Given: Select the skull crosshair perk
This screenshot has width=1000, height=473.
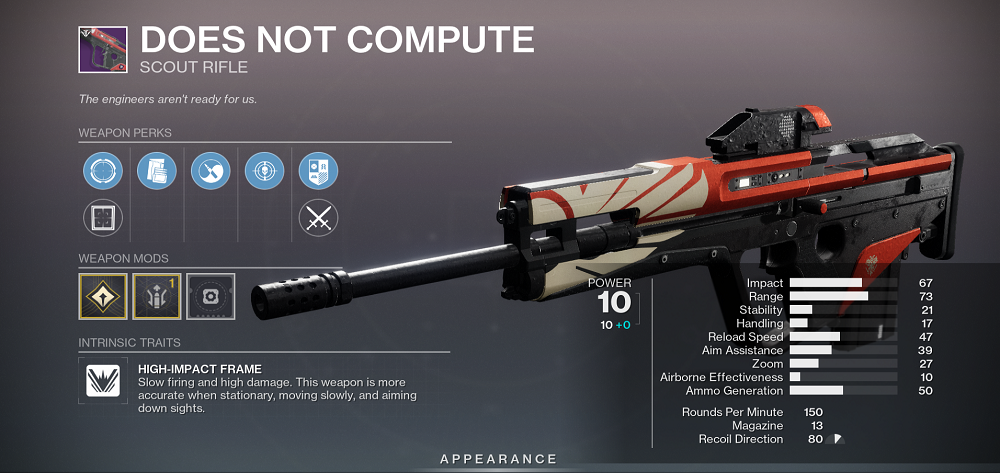Looking at the screenshot, I should [264, 170].
